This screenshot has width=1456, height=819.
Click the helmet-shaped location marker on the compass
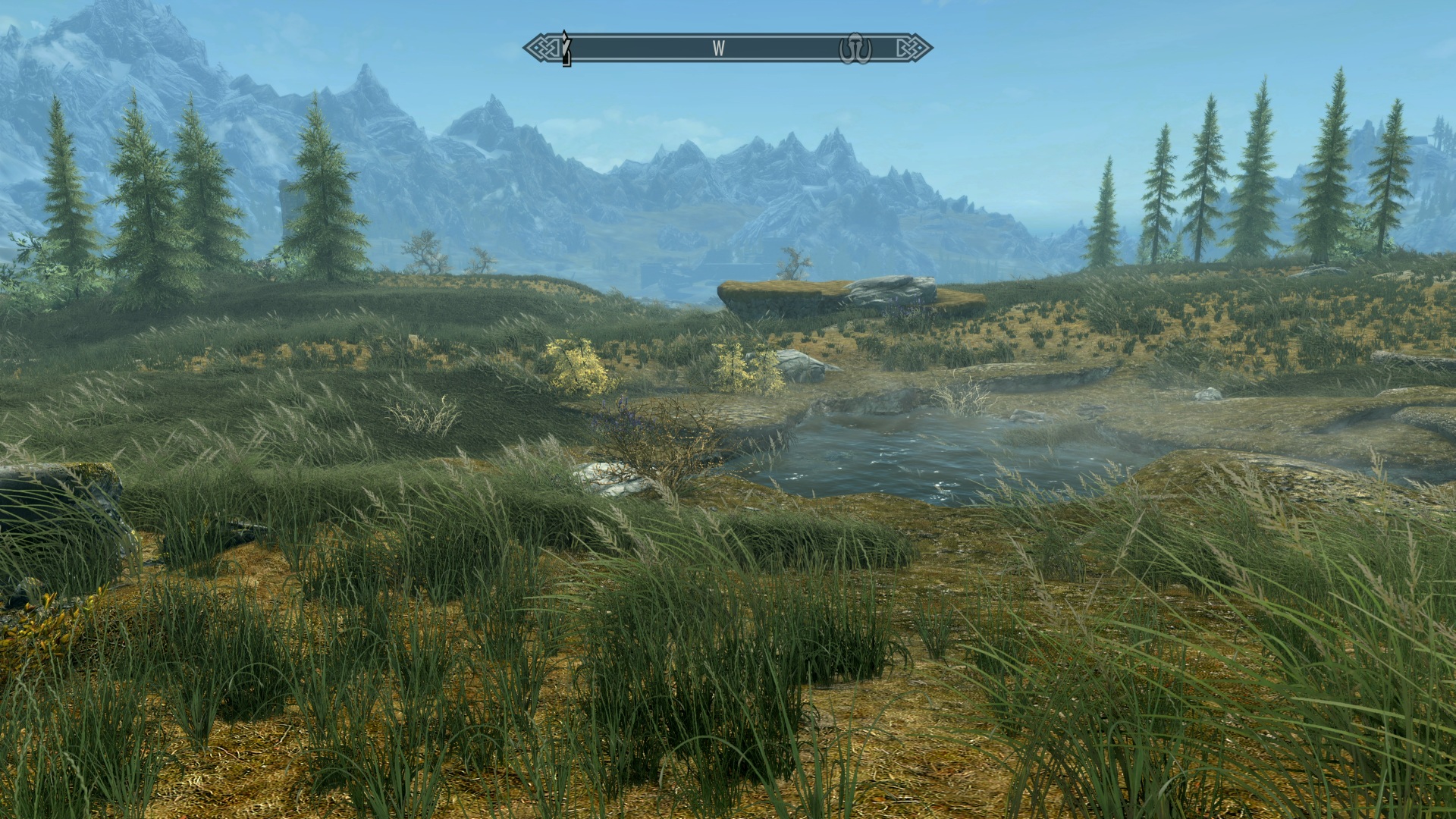(855, 49)
